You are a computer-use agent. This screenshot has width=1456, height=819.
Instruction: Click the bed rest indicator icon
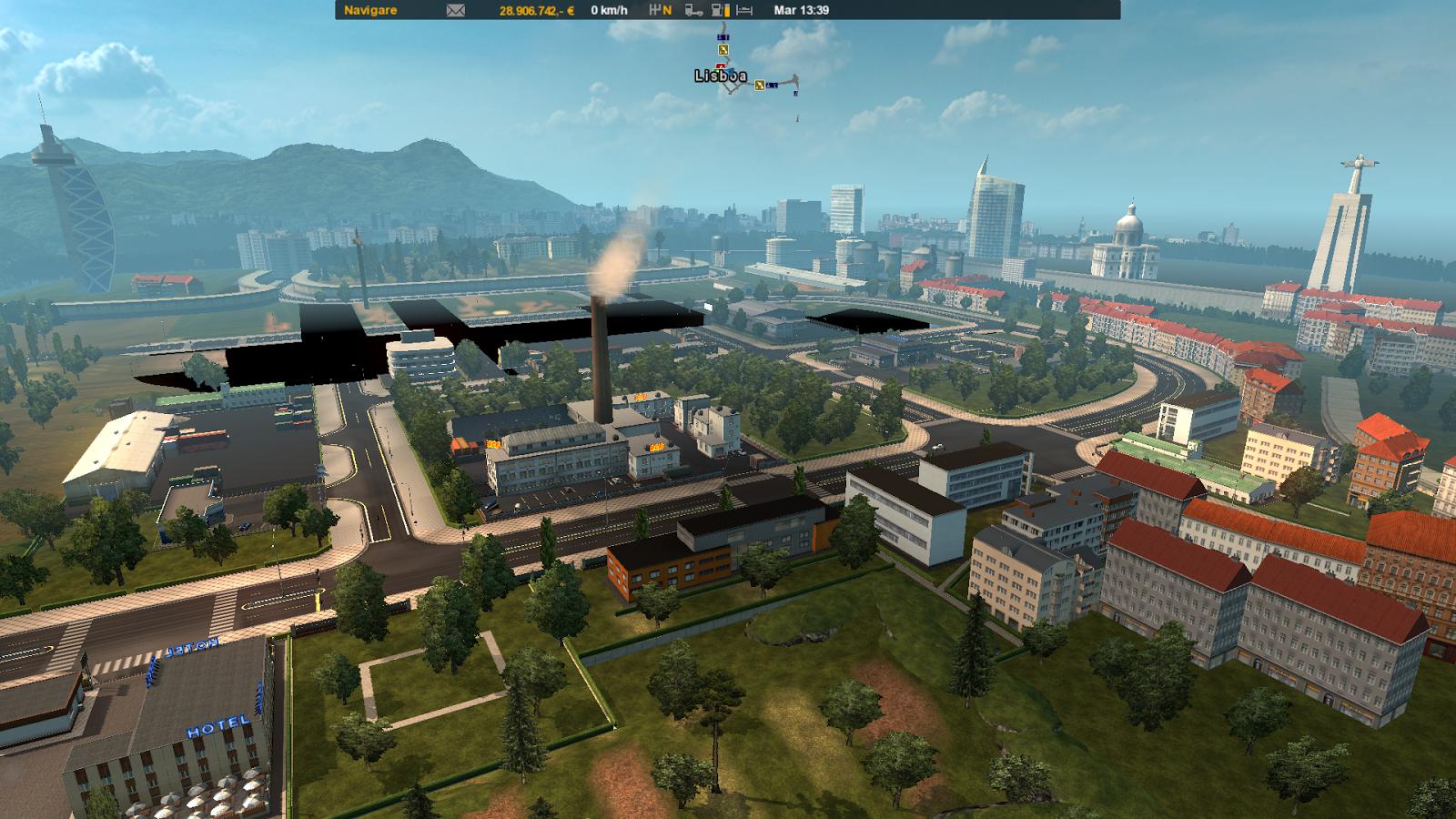click(x=744, y=10)
